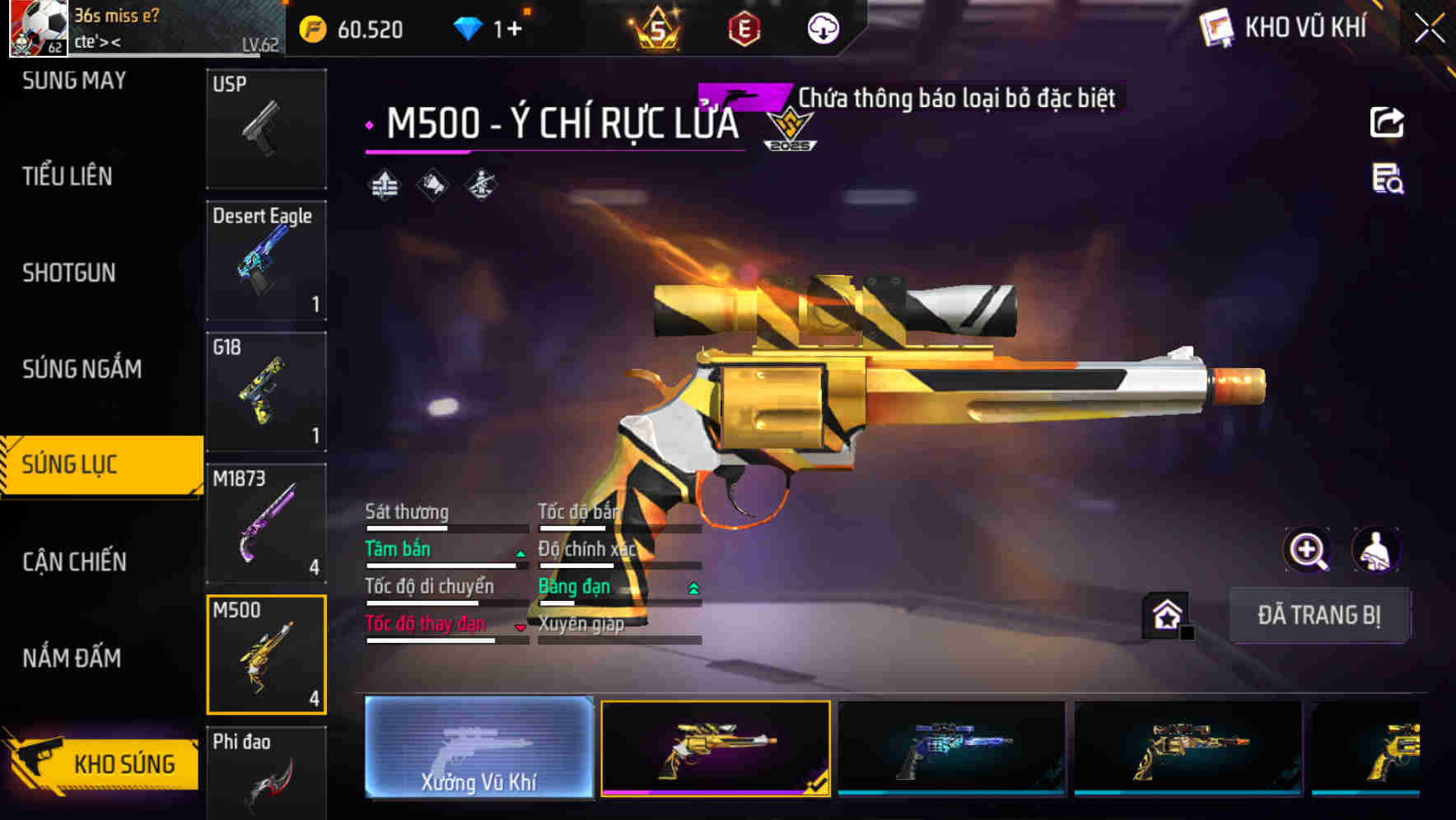Open Kho Vũ Khí book icon at top right
The width and height of the screenshot is (1456, 820).
point(1216,26)
